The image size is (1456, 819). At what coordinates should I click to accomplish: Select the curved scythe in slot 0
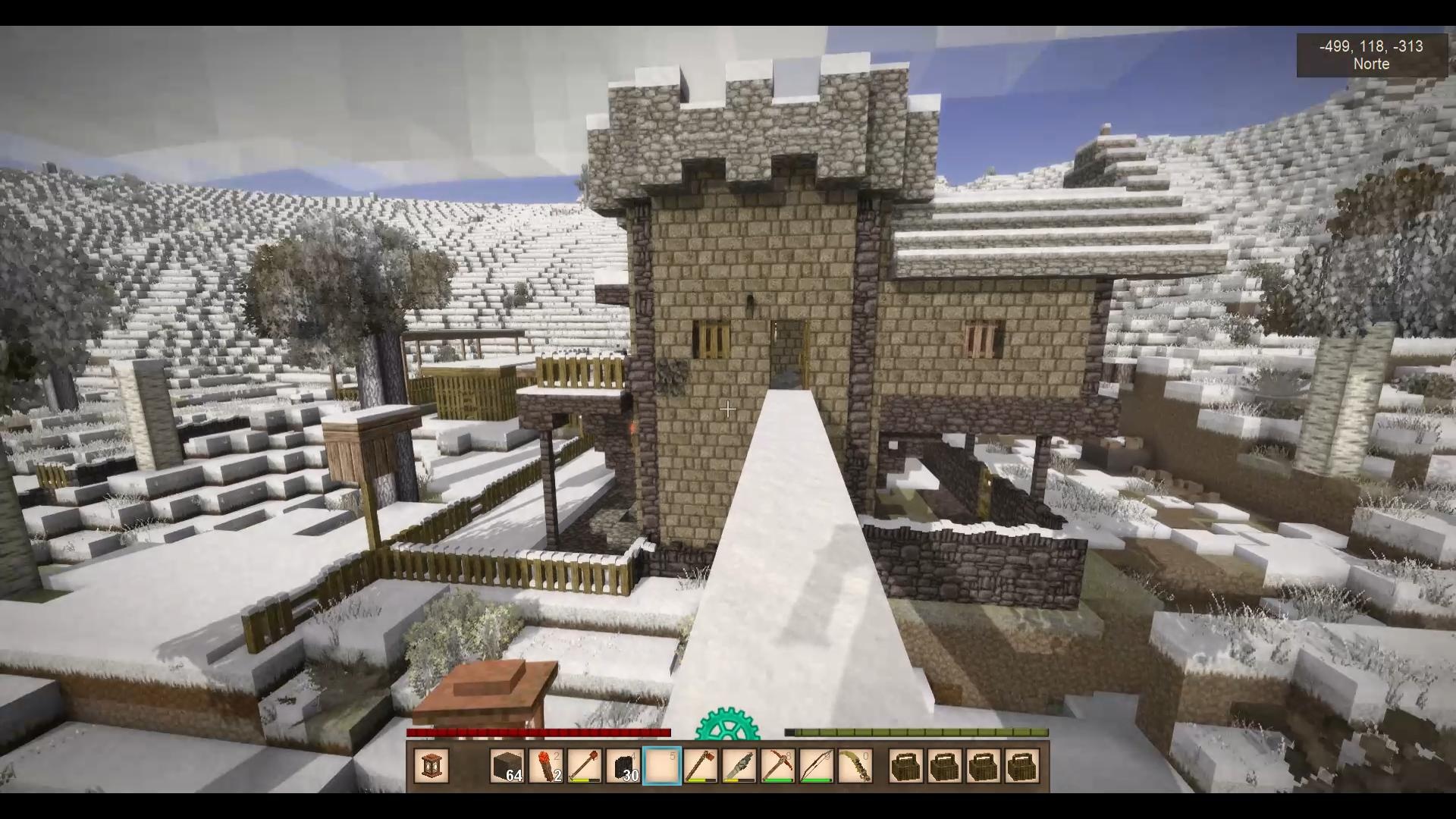(855, 766)
